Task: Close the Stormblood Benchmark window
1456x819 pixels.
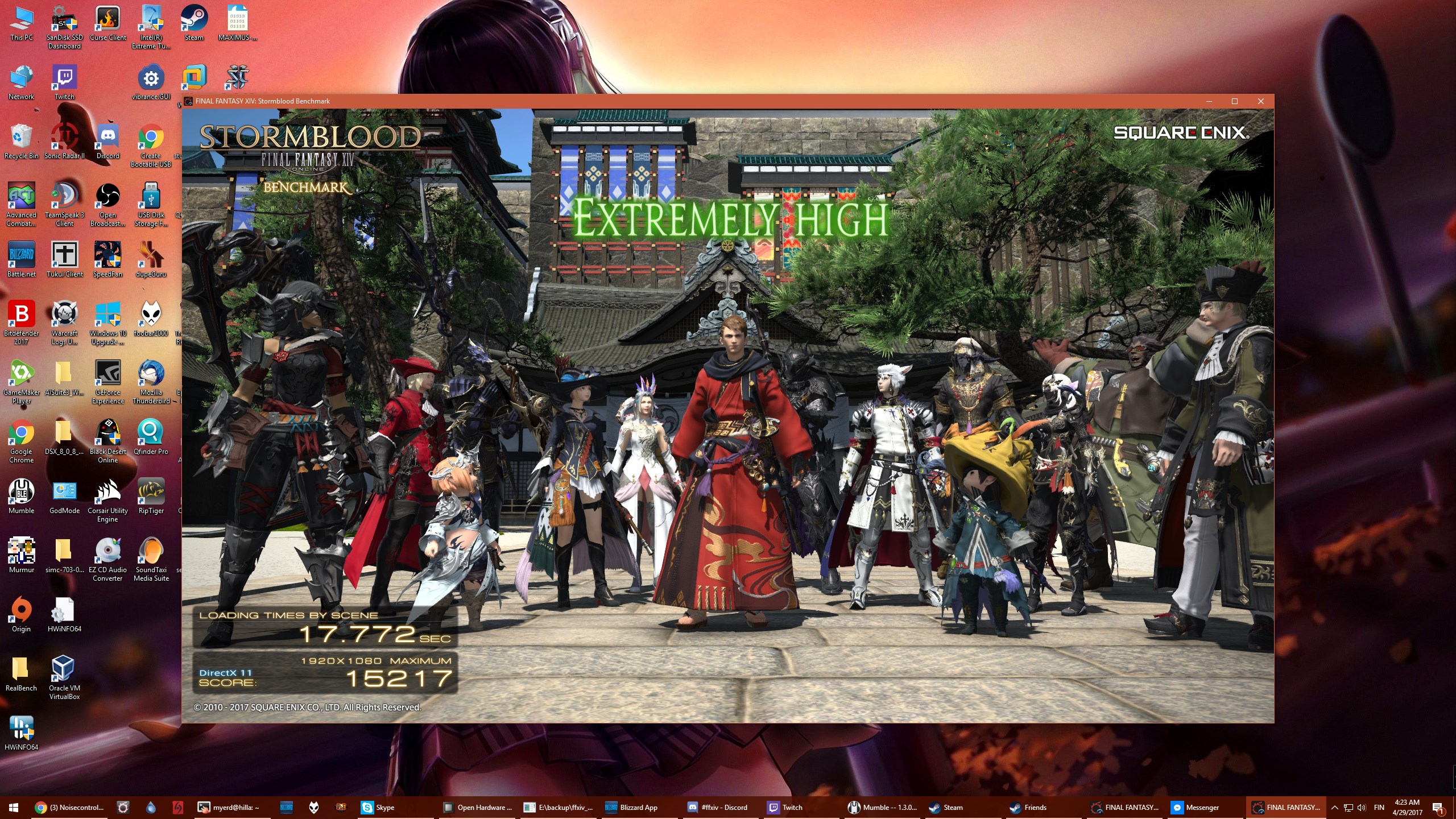Action: pos(1260,101)
